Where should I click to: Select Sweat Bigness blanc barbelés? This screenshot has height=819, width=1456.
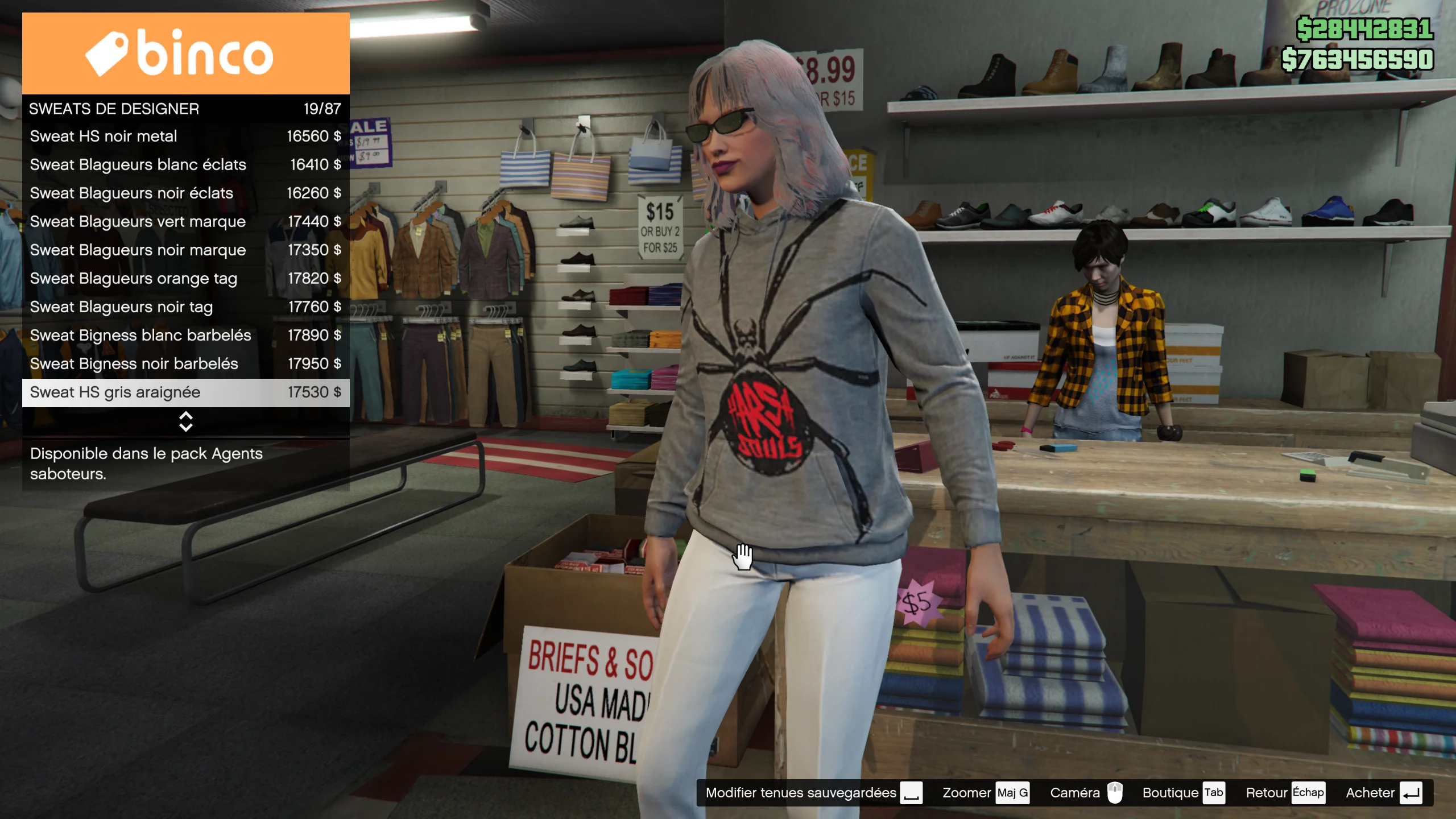click(x=185, y=336)
